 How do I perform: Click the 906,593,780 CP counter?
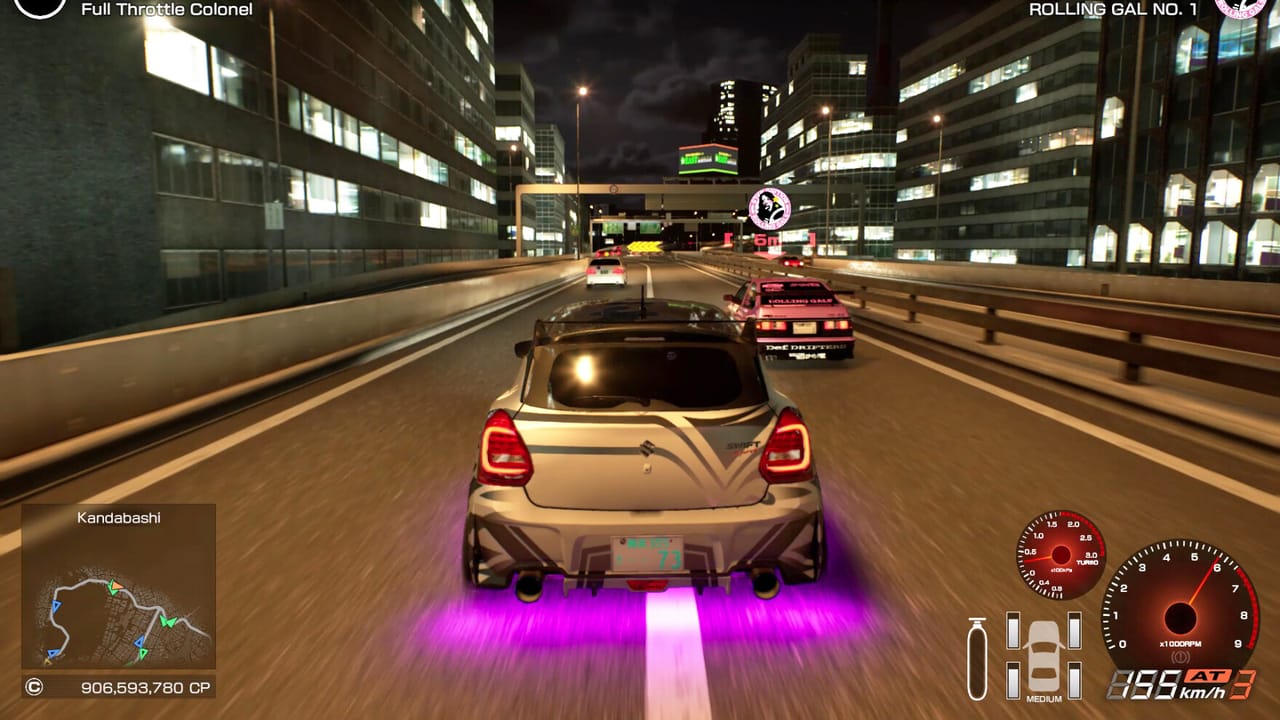pyautogui.click(x=146, y=686)
